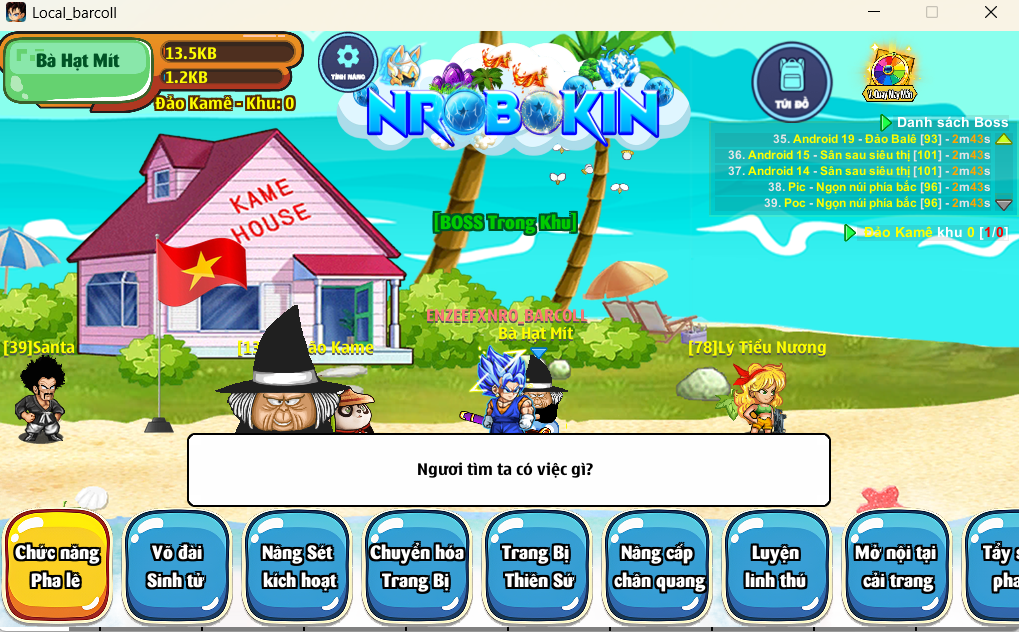
Task: Choose the Chức năng Pha lê option
Action: tap(57, 566)
